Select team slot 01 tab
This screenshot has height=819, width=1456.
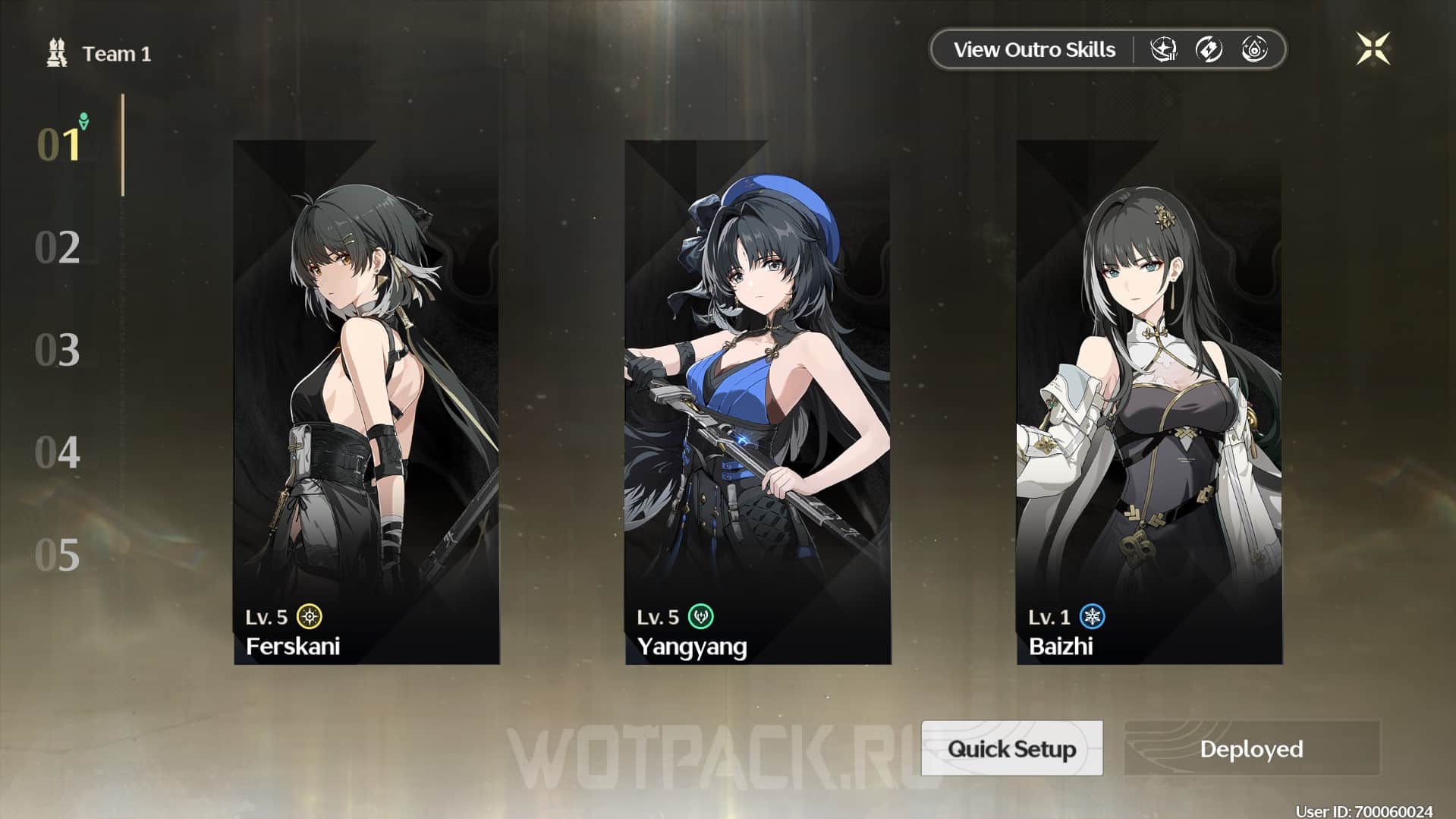tap(59, 144)
